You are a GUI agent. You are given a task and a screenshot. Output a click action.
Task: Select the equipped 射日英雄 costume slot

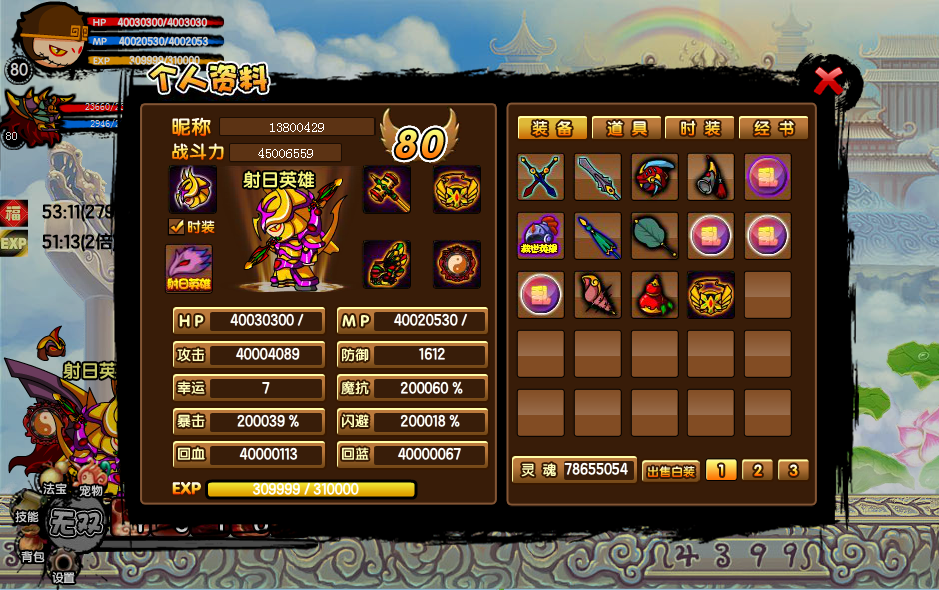pos(188,268)
